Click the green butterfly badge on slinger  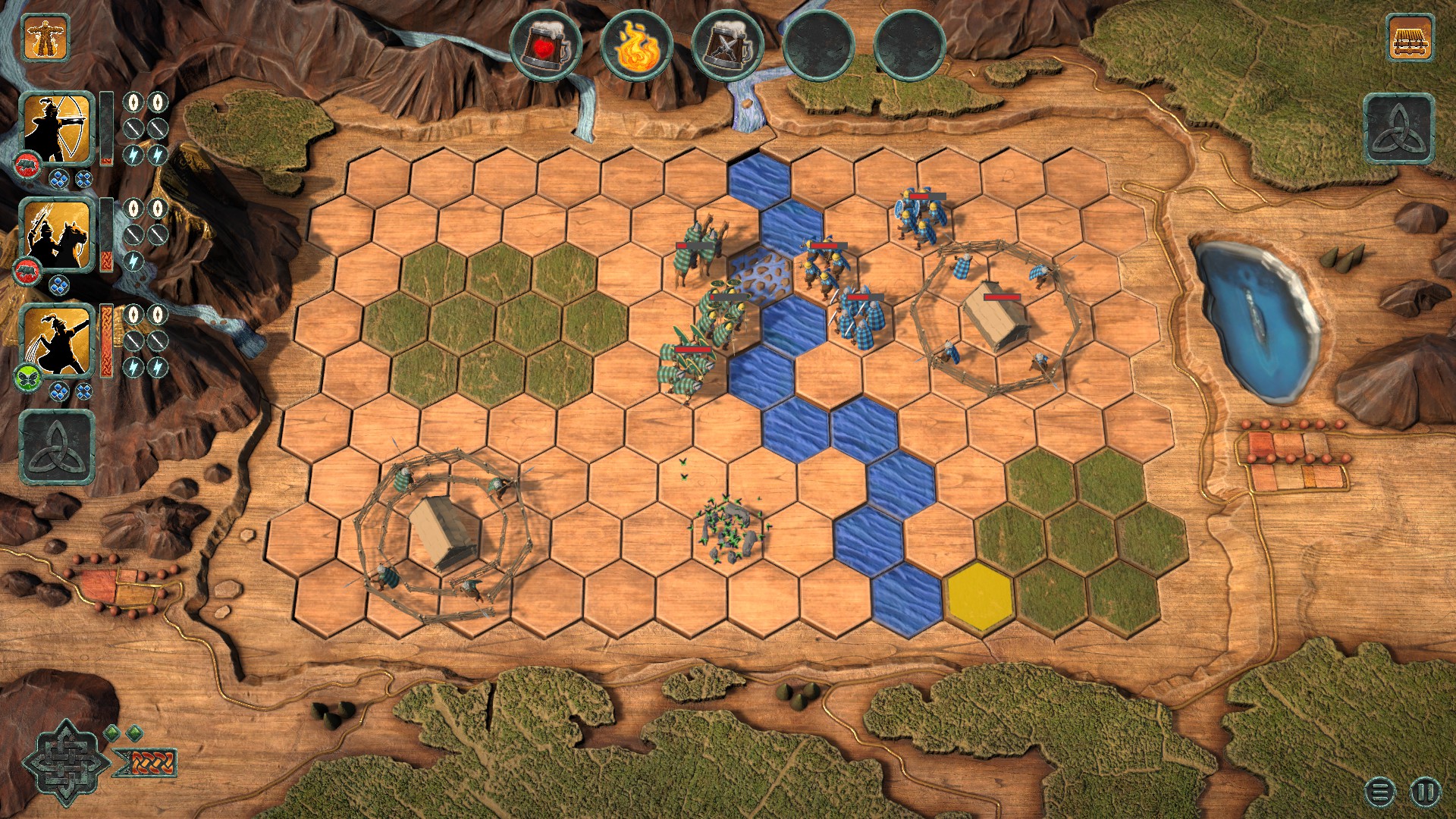pos(26,377)
